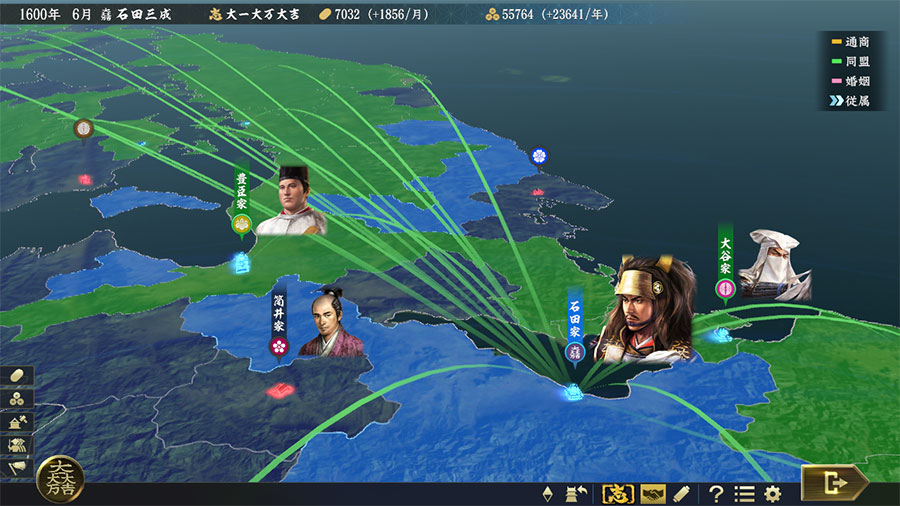Select the Otani clan (大谷家) portrait

tap(773, 264)
